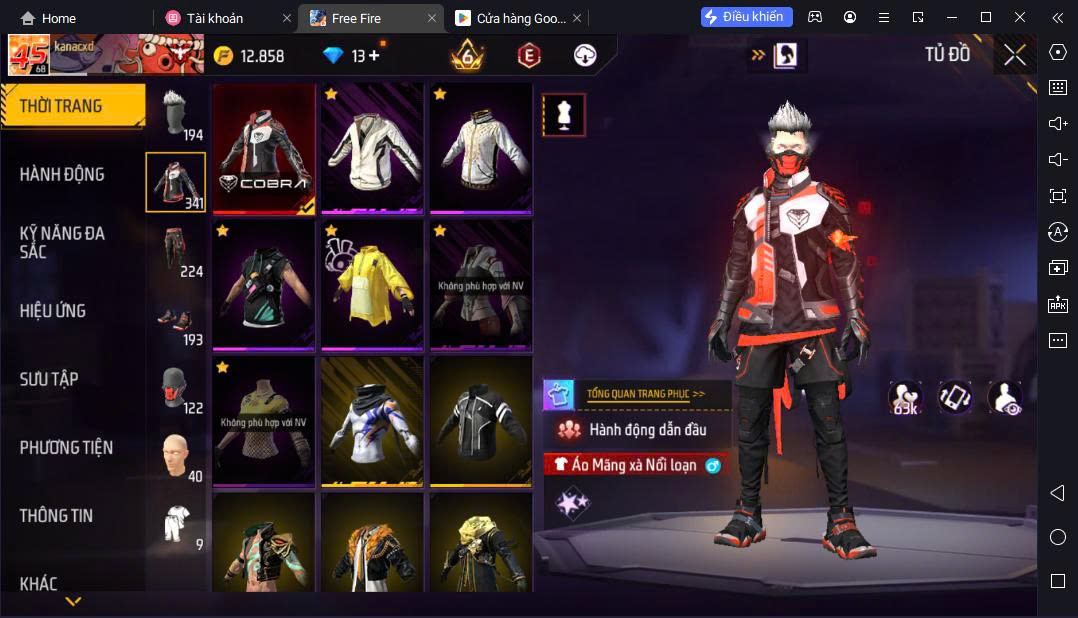Open the THÔNG TIN tab
1078x618 pixels.
56,516
